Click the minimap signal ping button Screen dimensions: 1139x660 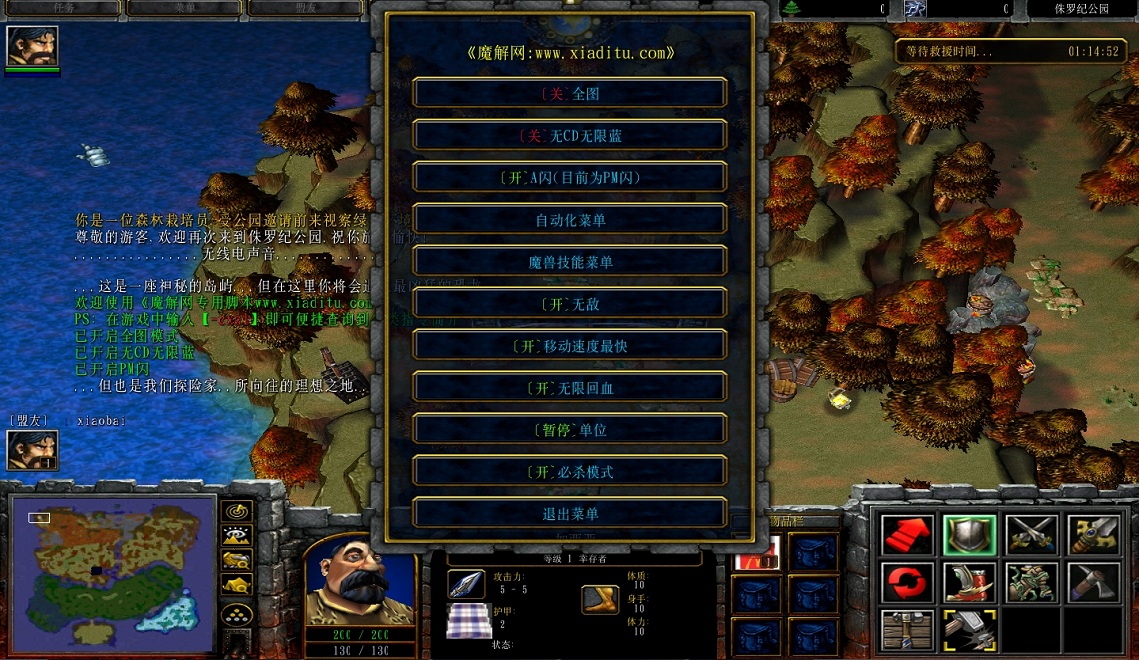(237, 512)
